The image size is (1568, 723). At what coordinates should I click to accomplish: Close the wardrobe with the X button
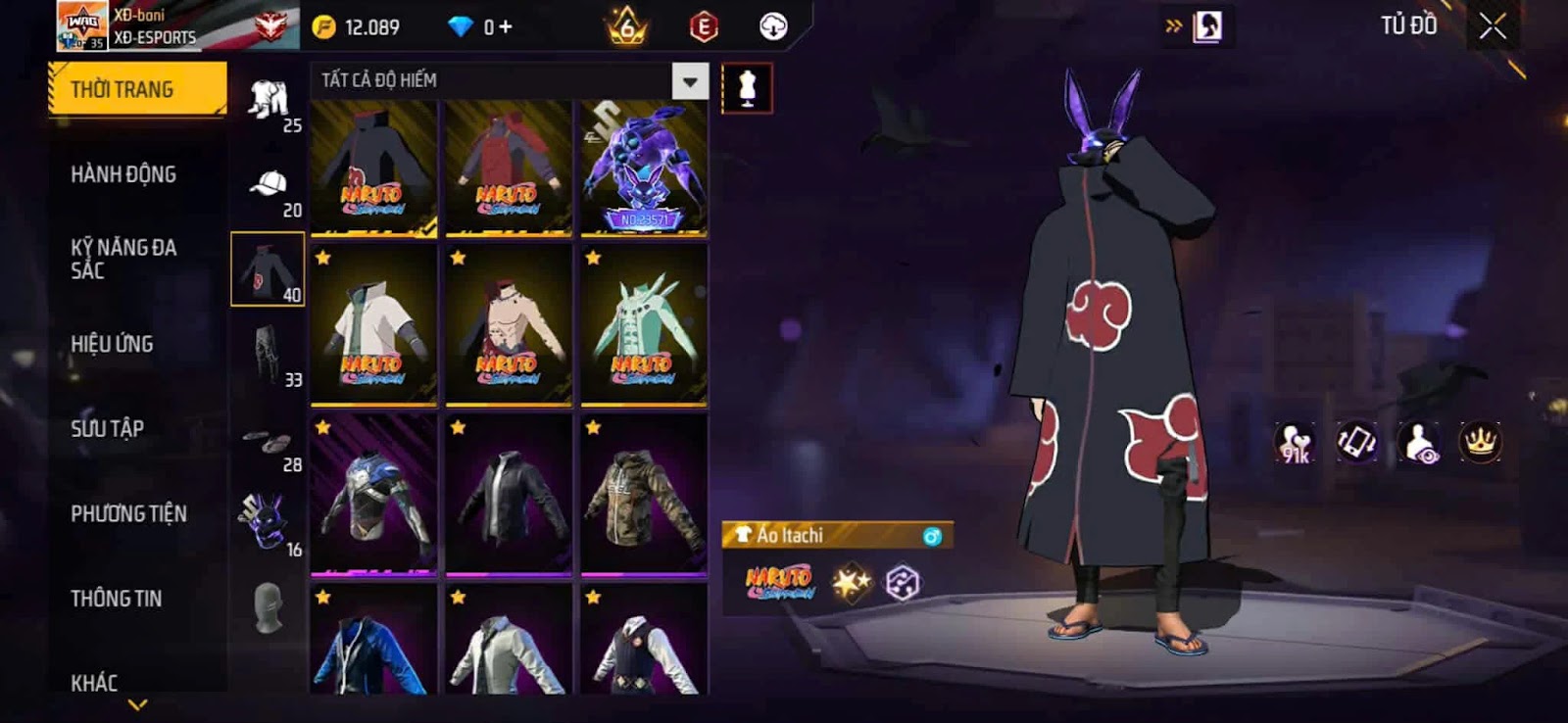pyautogui.click(x=1492, y=26)
